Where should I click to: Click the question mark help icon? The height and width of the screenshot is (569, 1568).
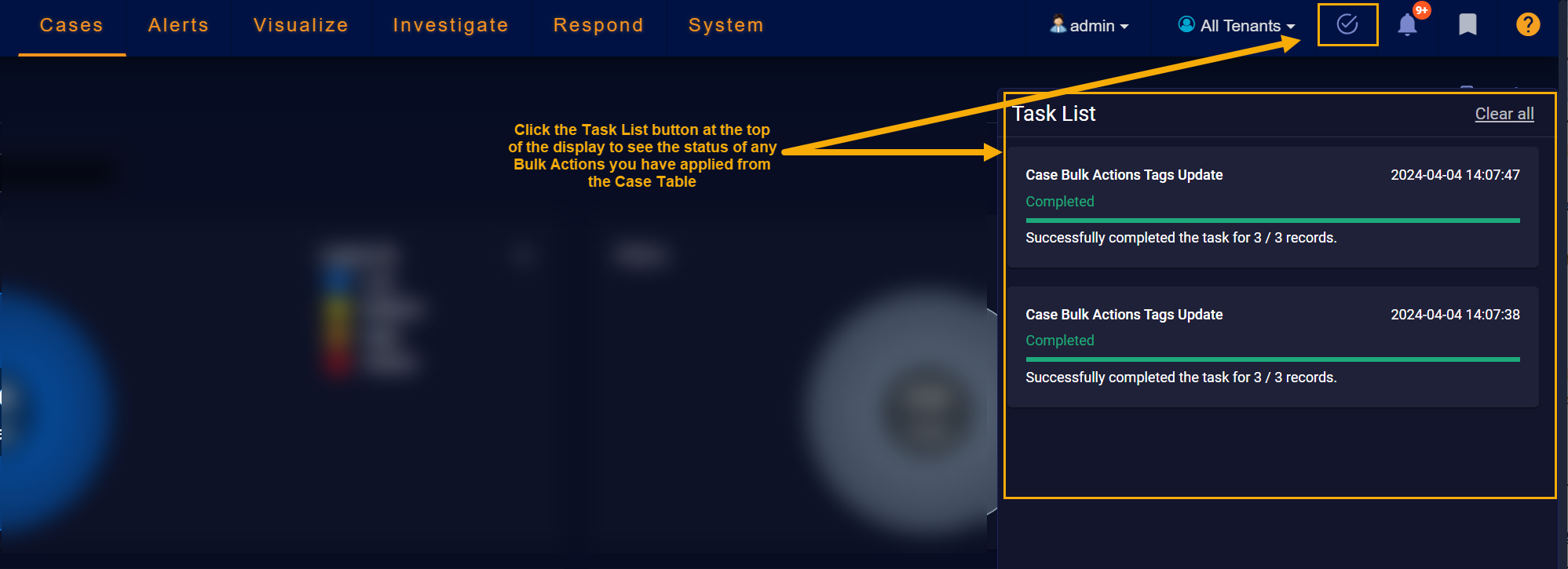tap(1527, 25)
